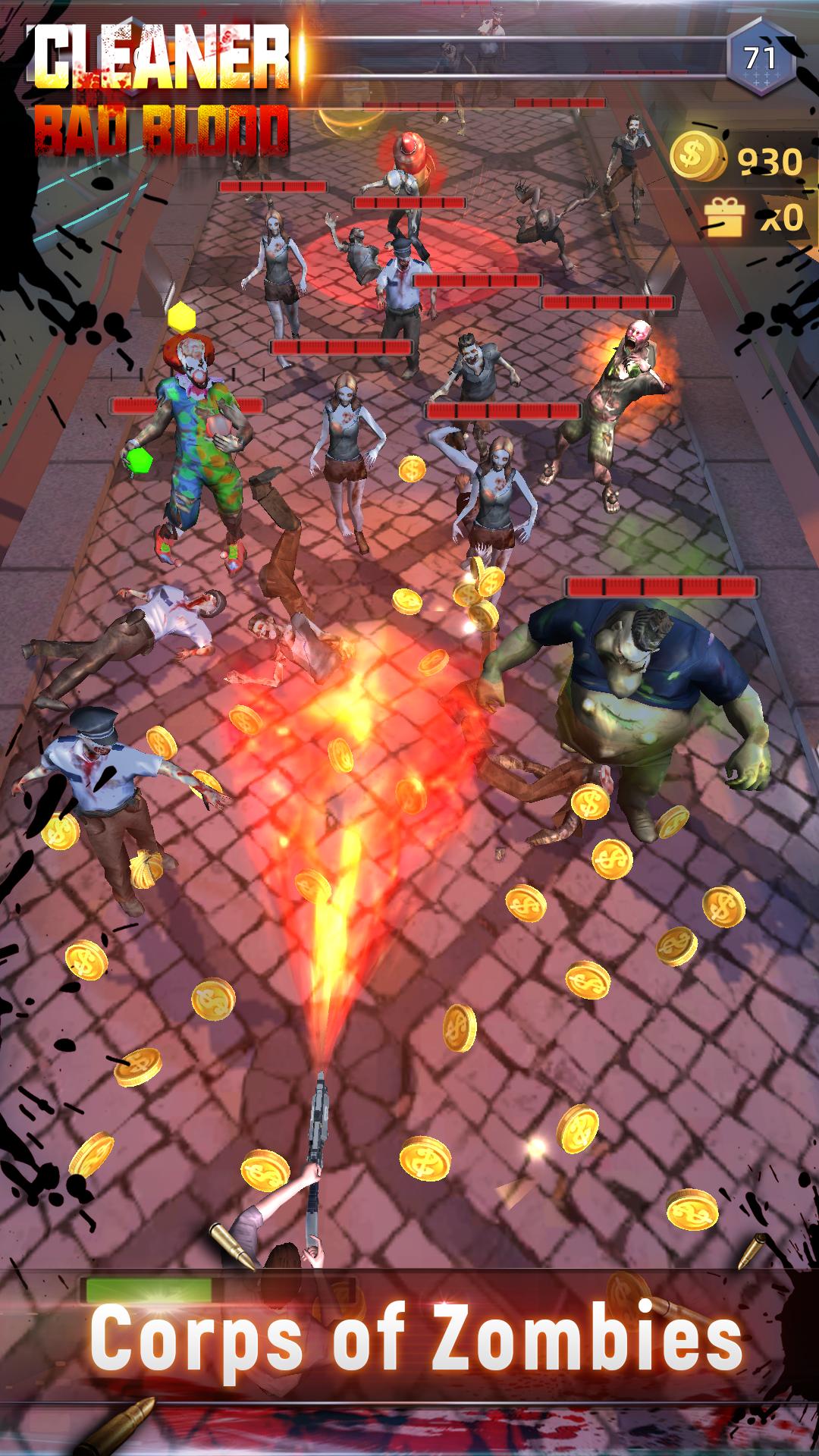Tap the gold coin currency icon

coord(698,155)
